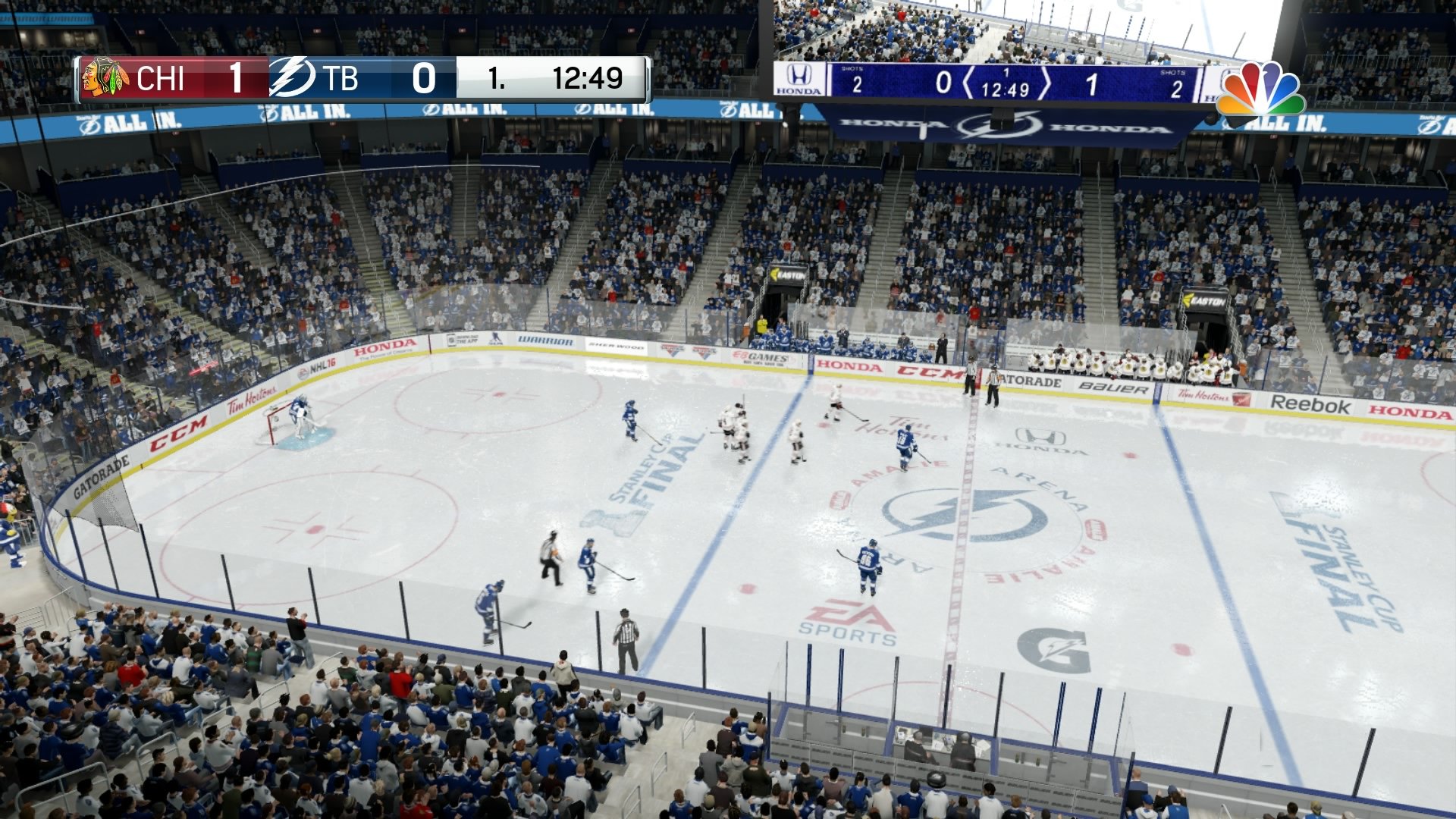Select the NHL16 logo on the rink boards
Screen dimensions: 1456x819
(x=318, y=364)
